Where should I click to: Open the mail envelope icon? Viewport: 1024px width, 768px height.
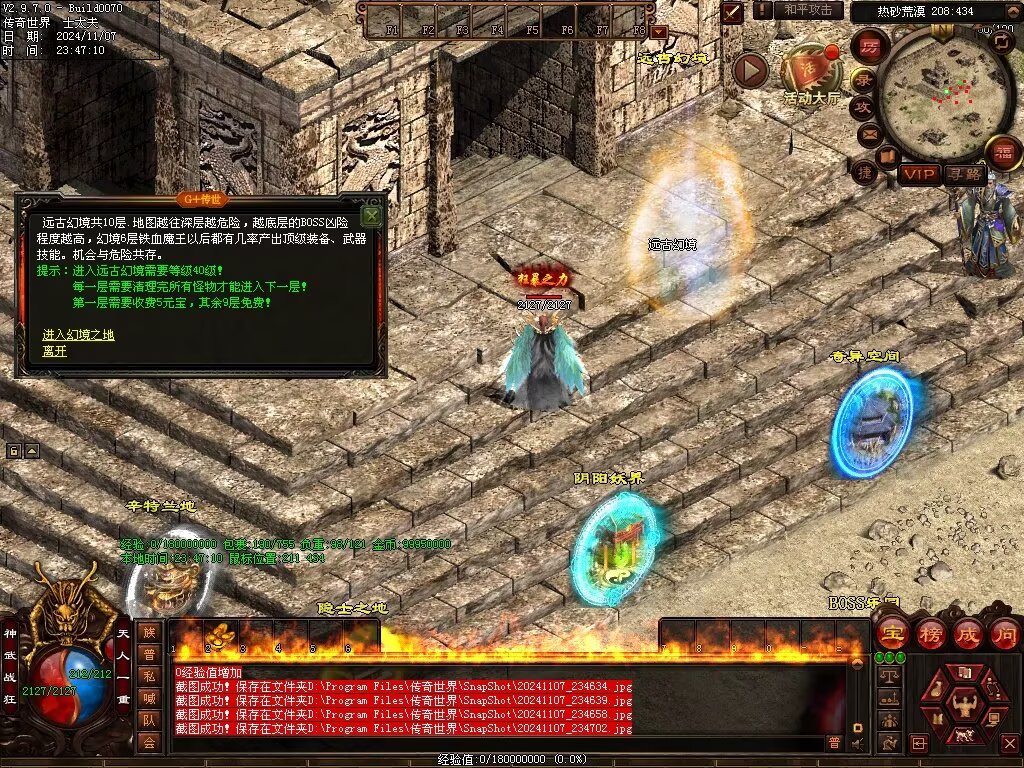(869, 133)
